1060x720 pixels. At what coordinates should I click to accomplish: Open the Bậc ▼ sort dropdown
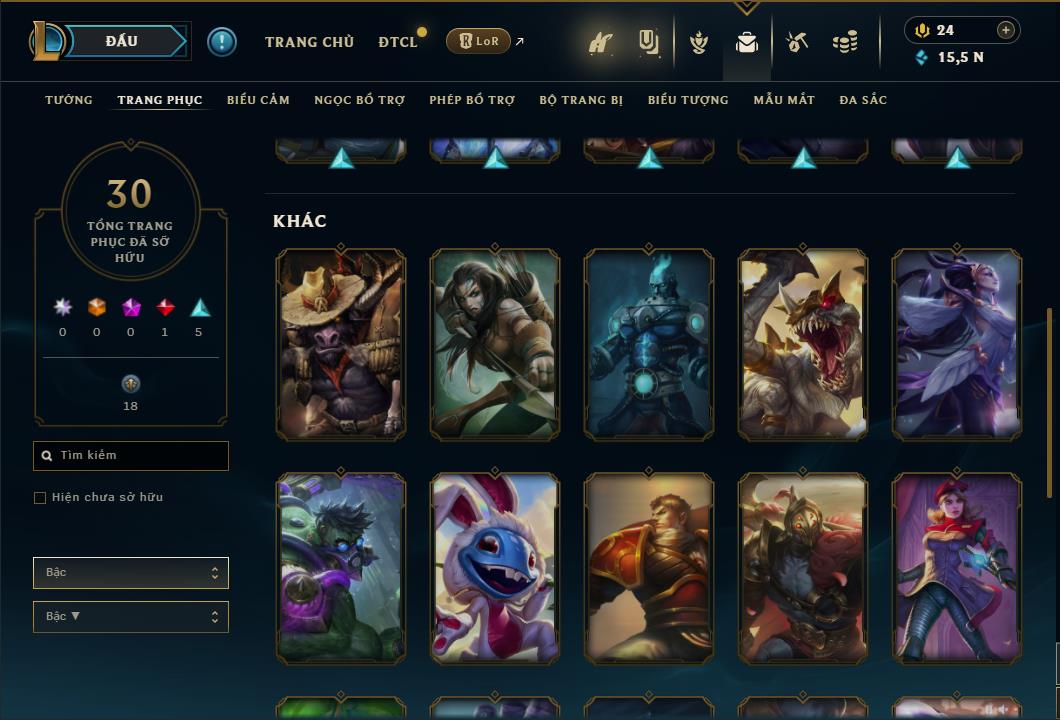pyautogui.click(x=131, y=617)
